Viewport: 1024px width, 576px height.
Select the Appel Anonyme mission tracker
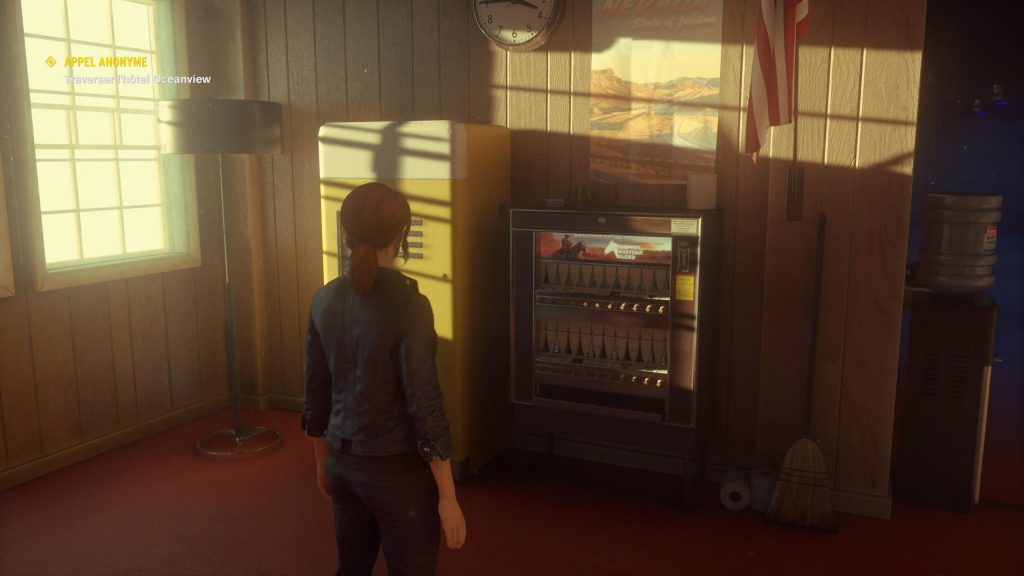106,62
